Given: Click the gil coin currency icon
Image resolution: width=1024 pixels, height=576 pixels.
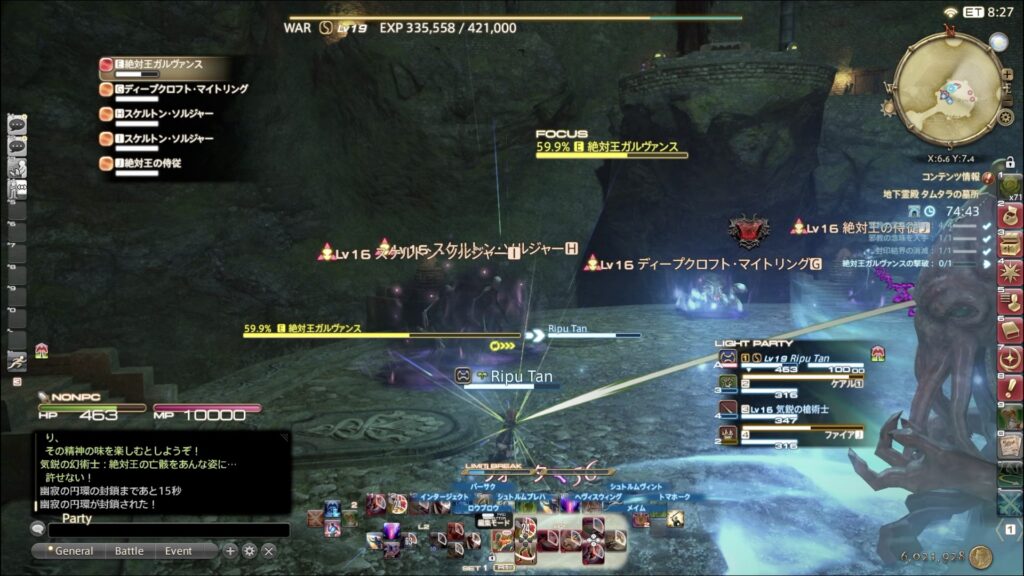Looking at the screenshot, I should coord(980,557).
